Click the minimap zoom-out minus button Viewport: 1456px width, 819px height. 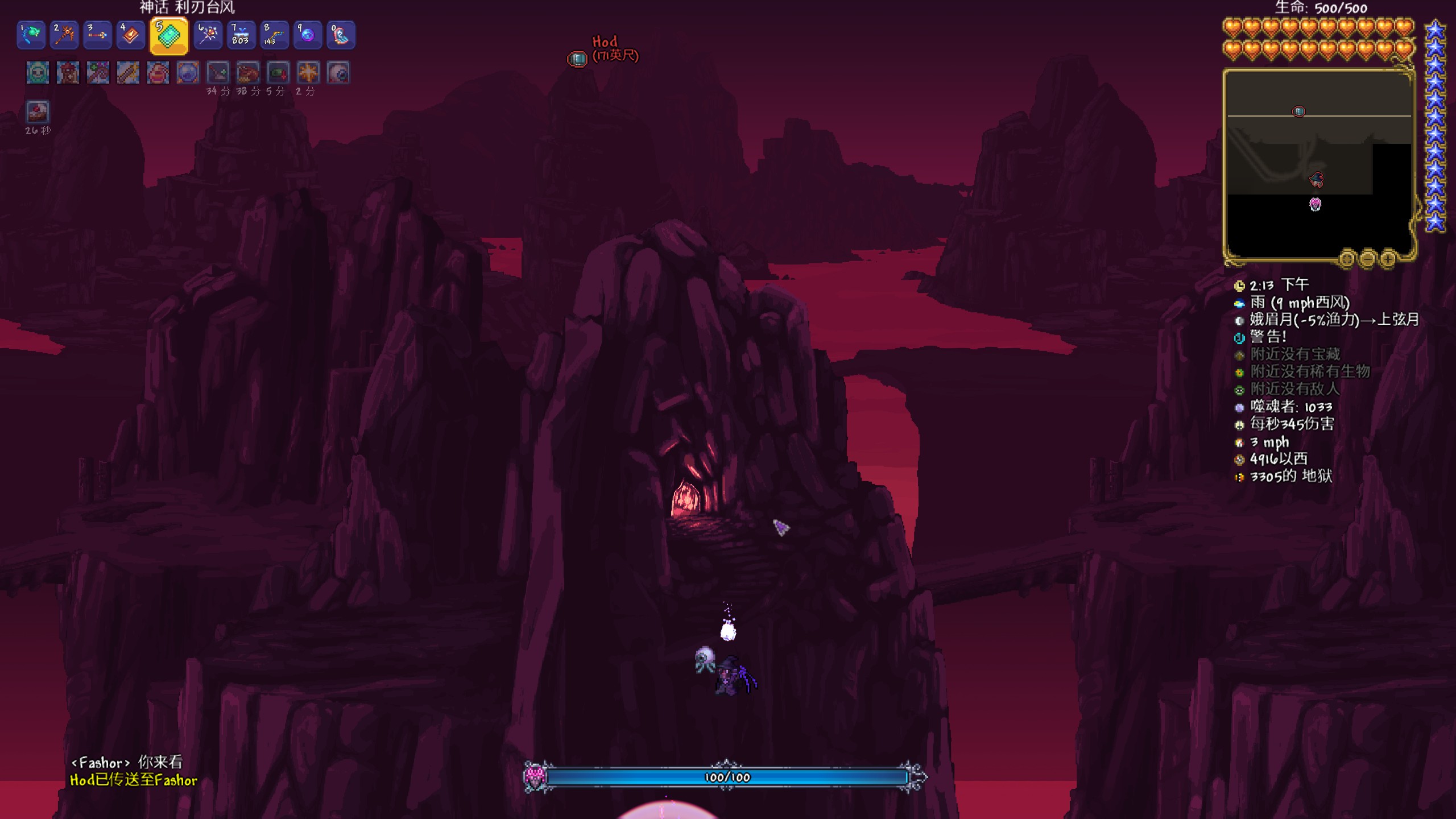click(1367, 259)
